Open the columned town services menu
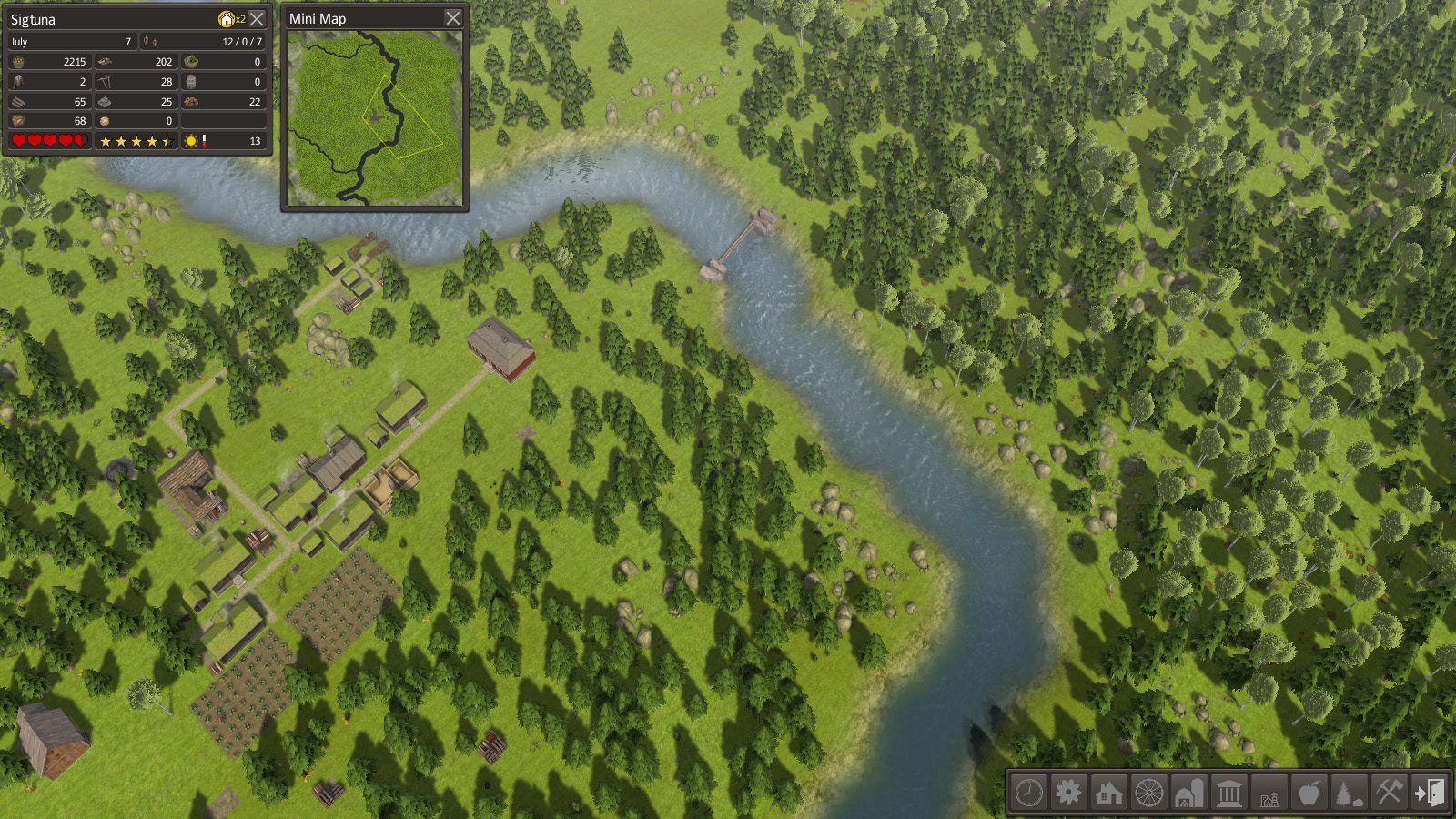1456x819 pixels. (x=1228, y=793)
